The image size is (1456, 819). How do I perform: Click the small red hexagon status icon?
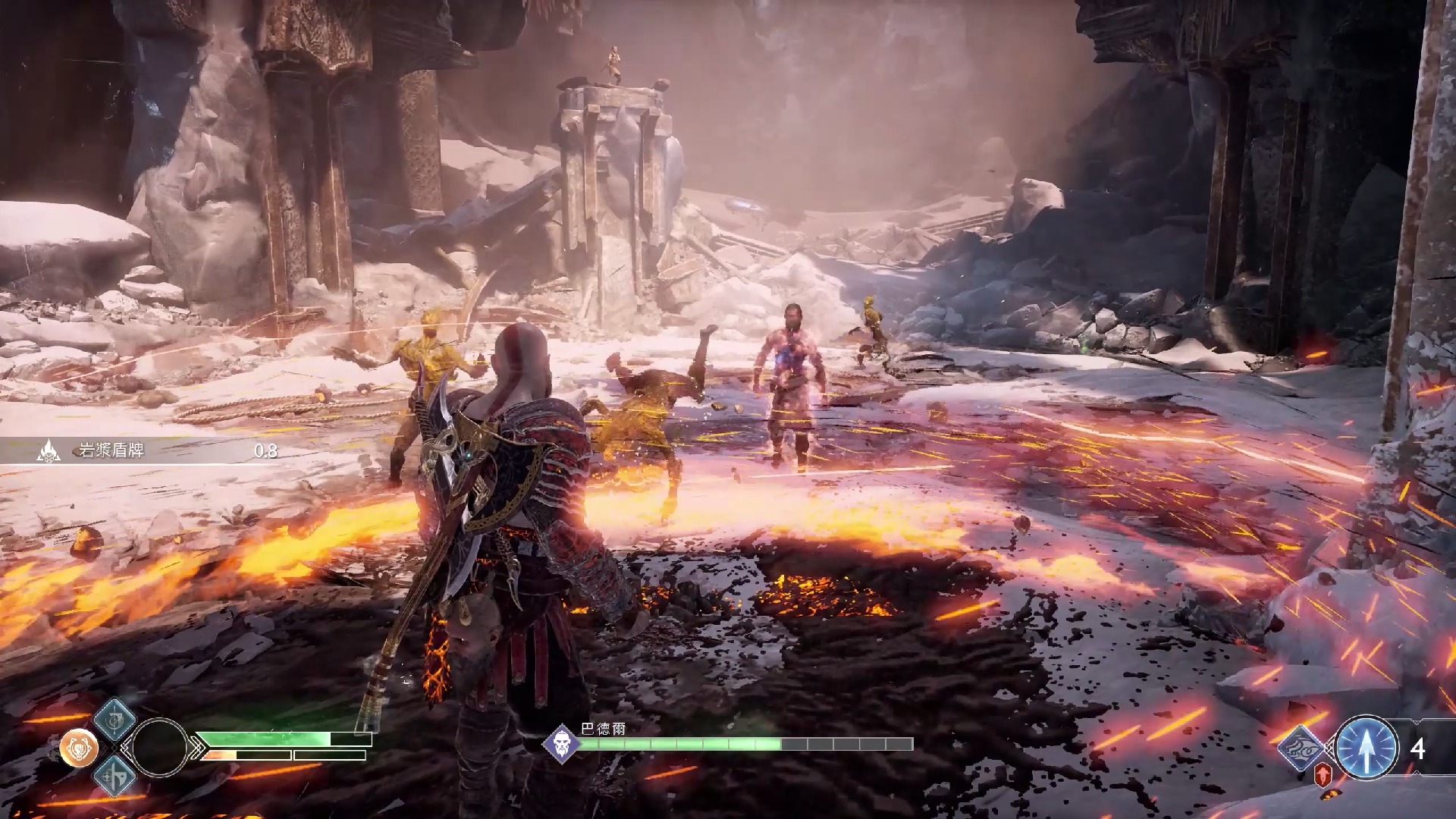(x=1323, y=773)
